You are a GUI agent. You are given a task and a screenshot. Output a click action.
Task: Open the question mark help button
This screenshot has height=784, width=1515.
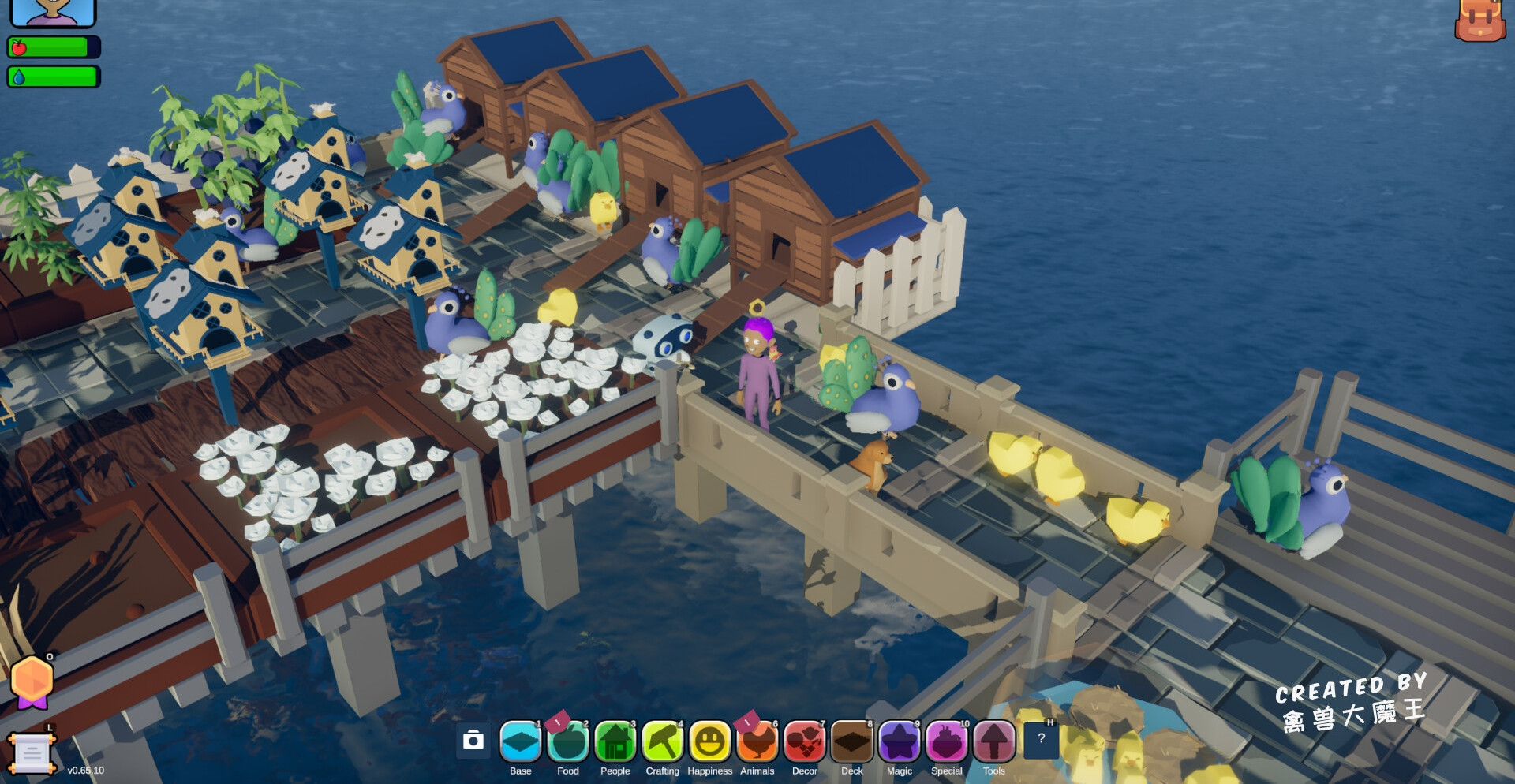(1041, 739)
